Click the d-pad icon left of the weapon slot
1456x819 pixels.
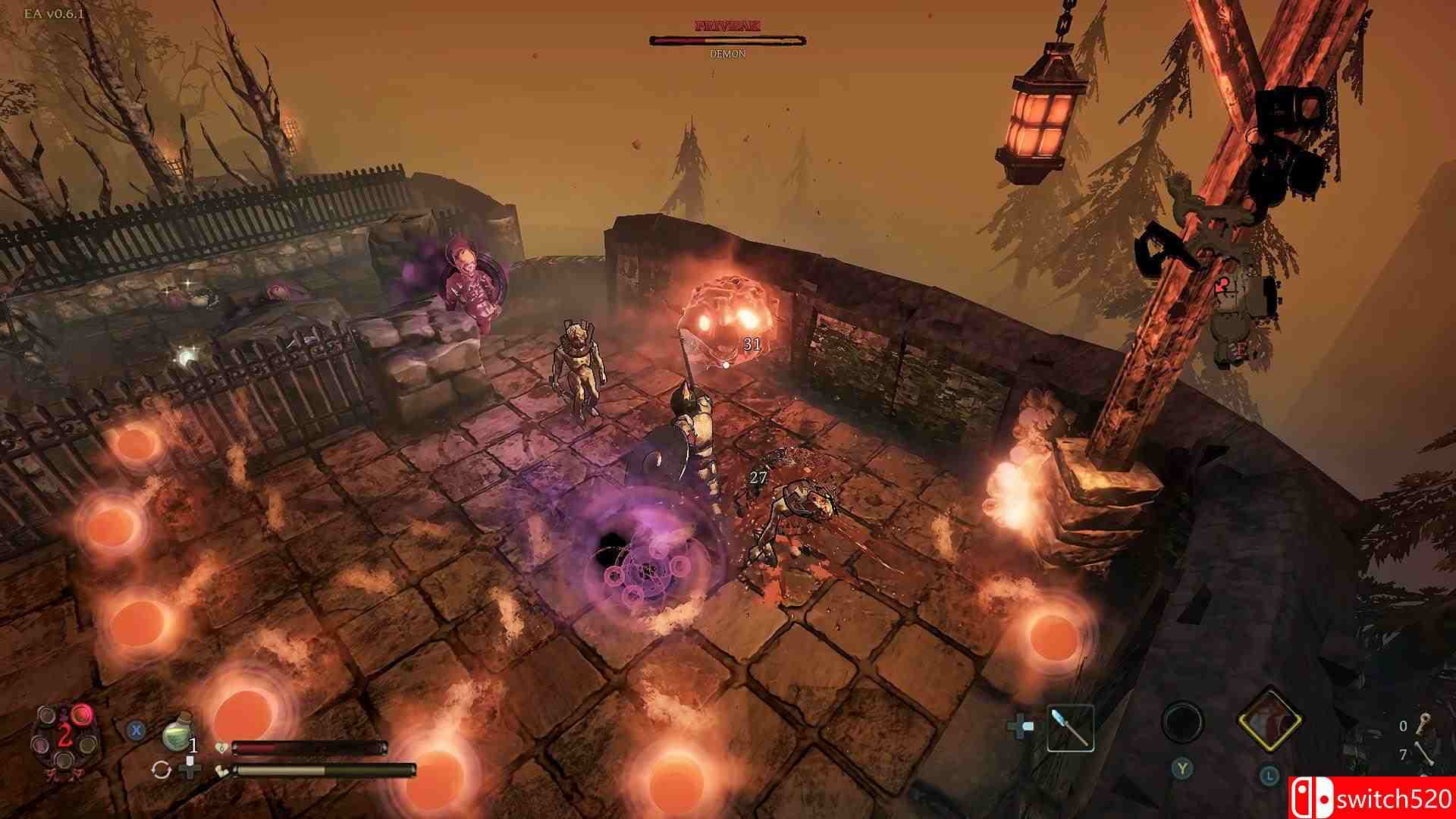pyautogui.click(x=1019, y=727)
